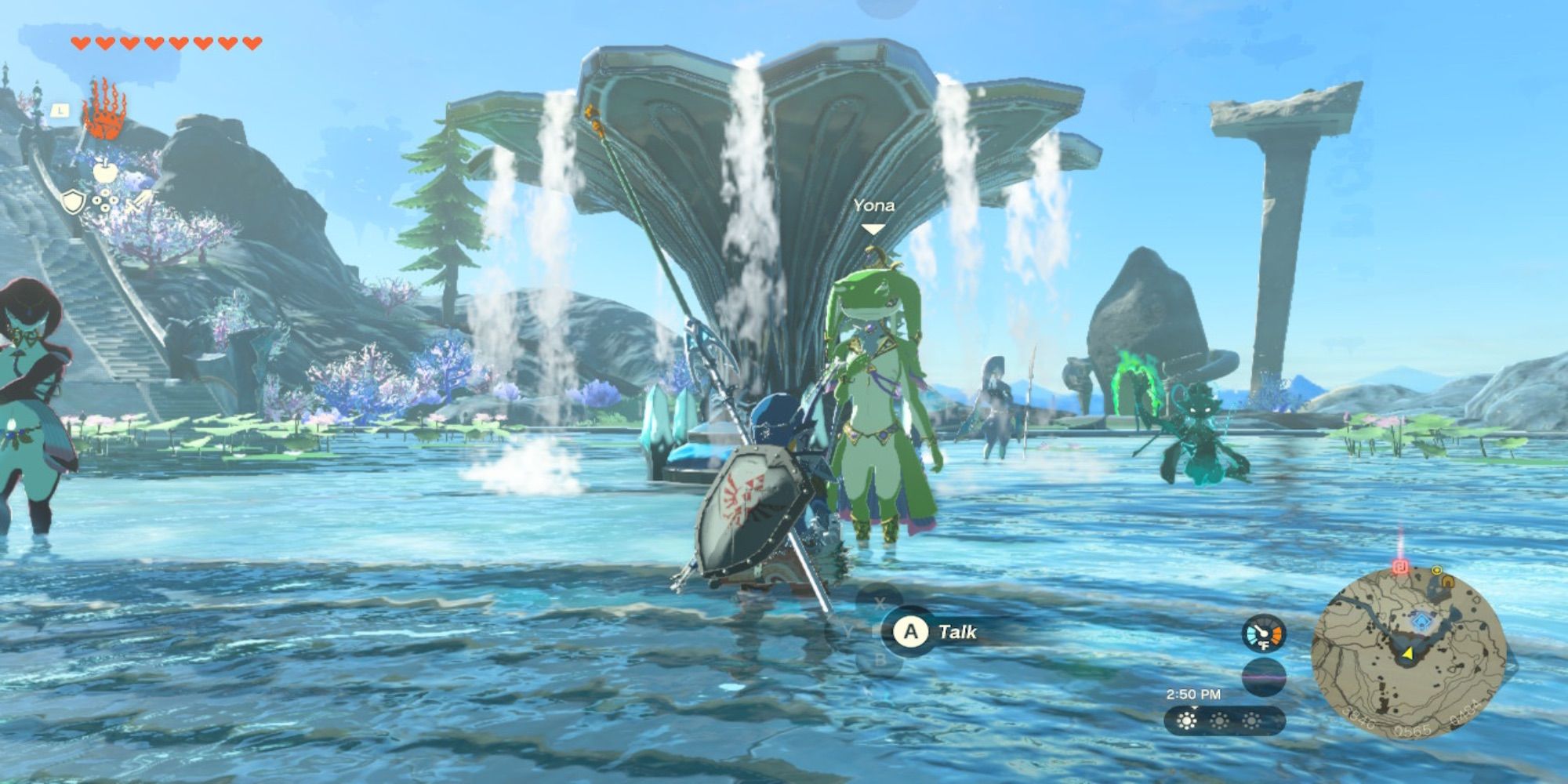Select the blue shrine marker on the minimap
1568x784 pixels.
[x=1422, y=621]
